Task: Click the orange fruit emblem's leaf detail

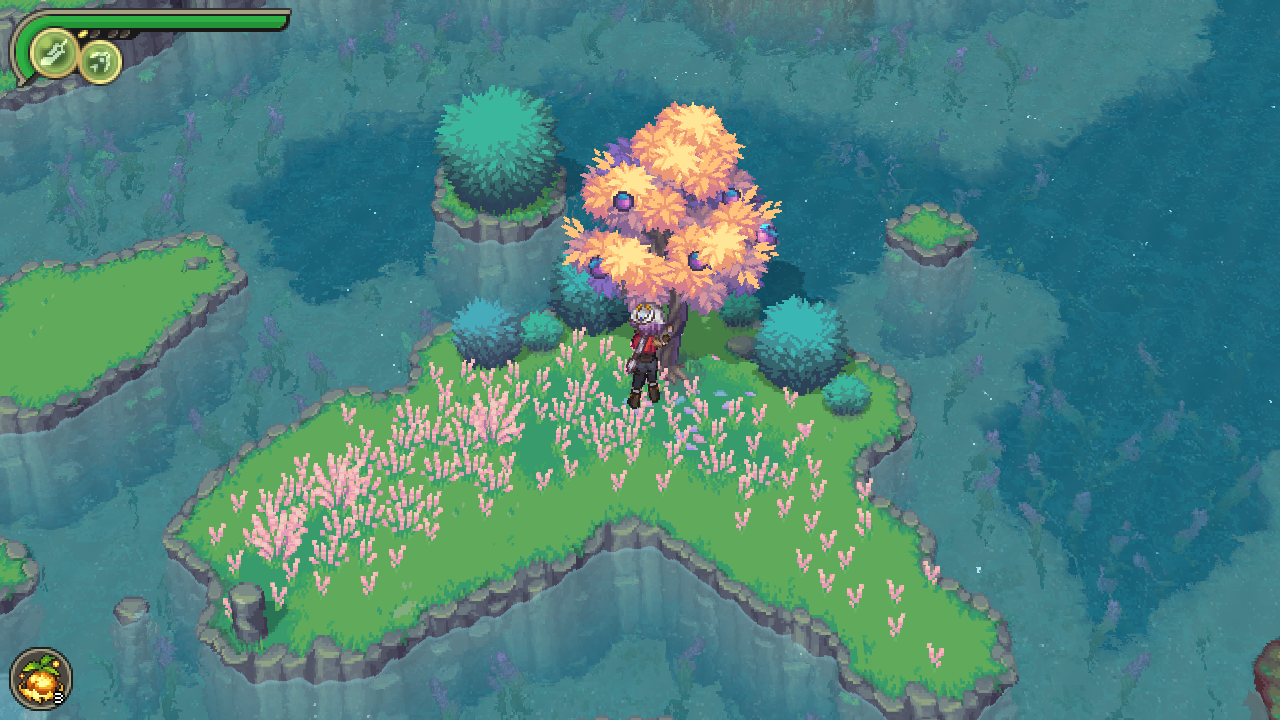Action: (44, 662)
